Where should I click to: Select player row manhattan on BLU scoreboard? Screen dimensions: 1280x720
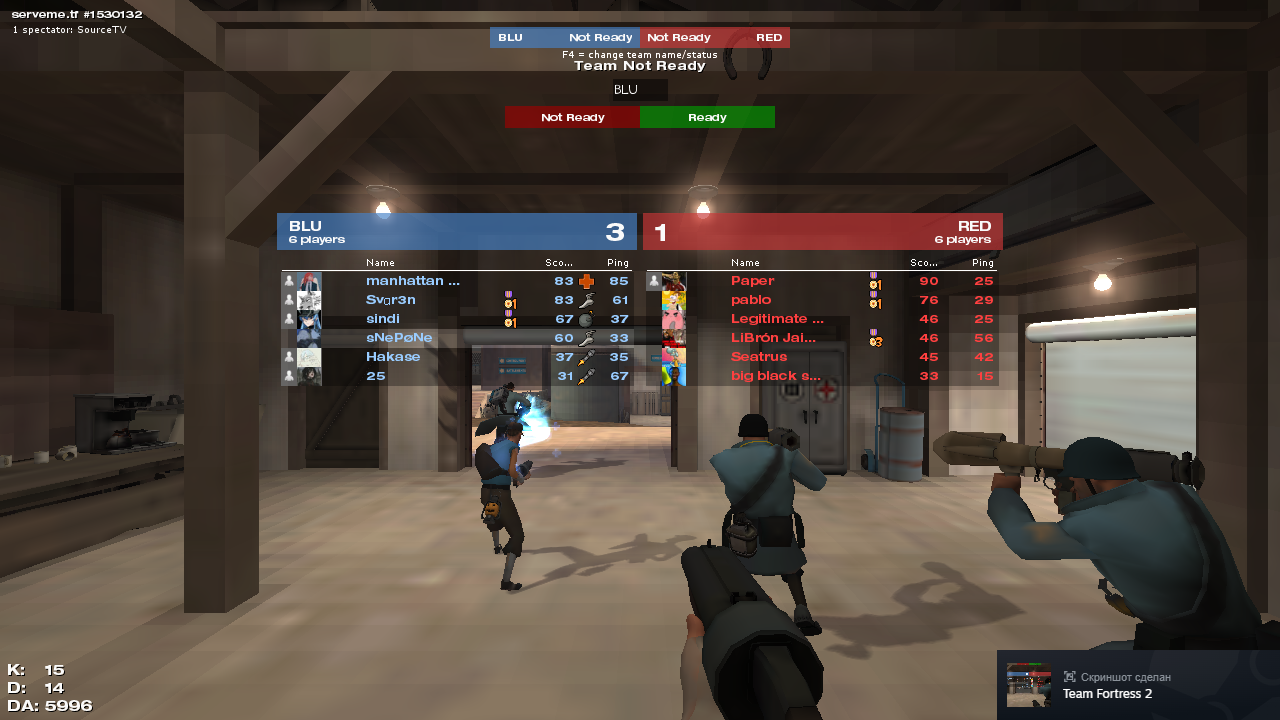tap(412, 281)
